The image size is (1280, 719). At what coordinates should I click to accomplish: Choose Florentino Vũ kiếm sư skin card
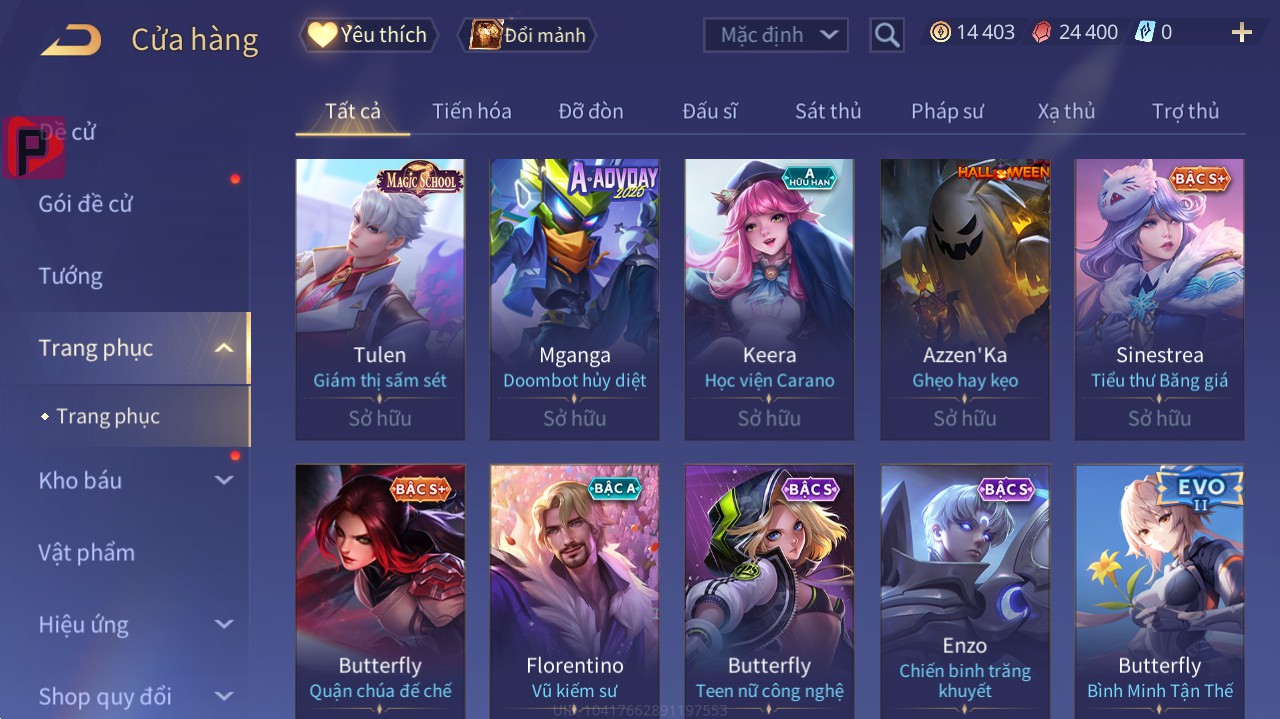coord(575,590)
